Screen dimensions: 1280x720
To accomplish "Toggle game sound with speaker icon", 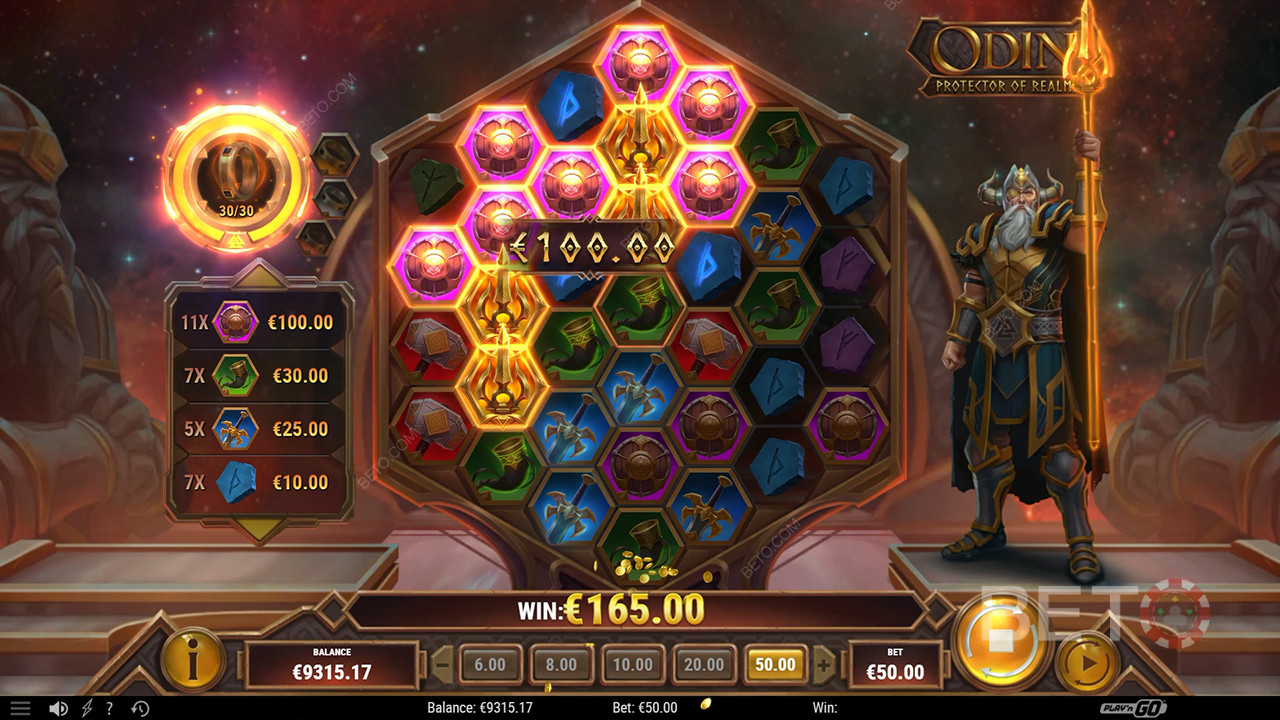I will tap(58, 708).
